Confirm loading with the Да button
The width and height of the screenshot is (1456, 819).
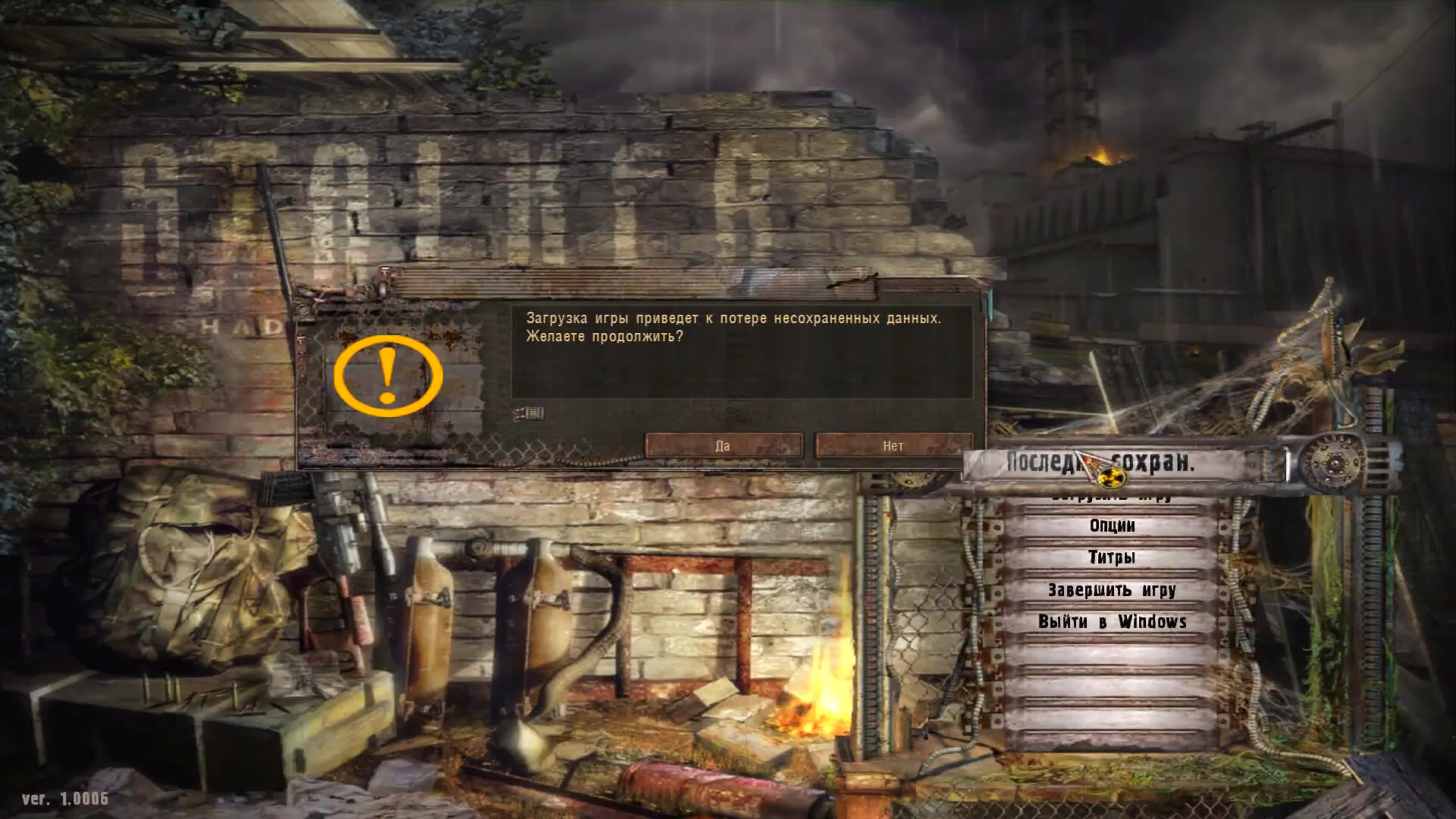(x=723, y=446)
